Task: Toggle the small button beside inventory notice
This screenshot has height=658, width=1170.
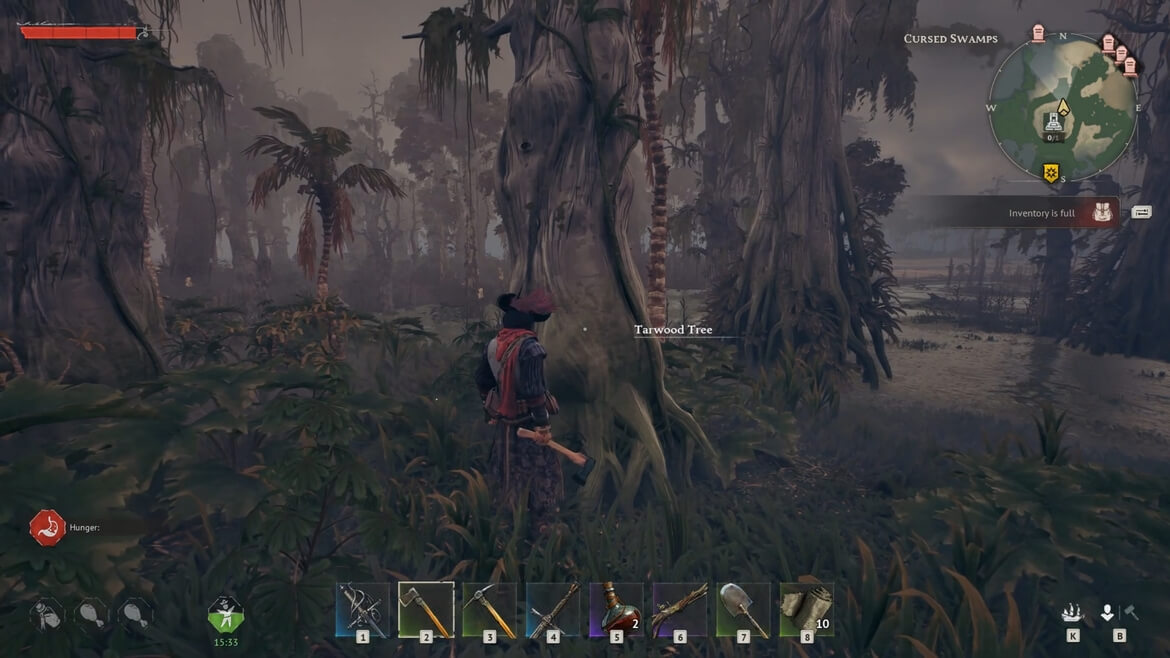Action: (1141, 212)
